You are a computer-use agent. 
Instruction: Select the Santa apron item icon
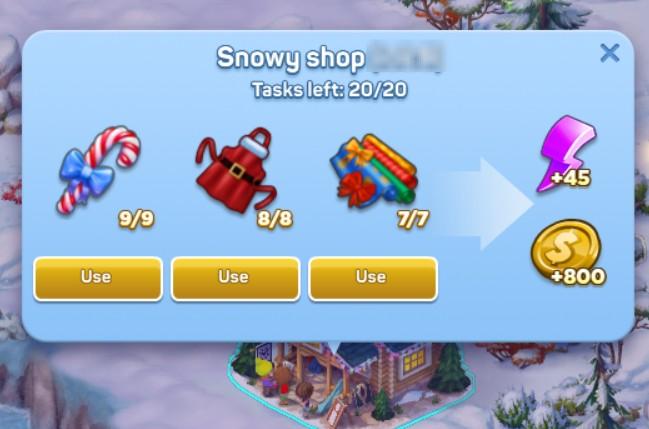point(234,170)
